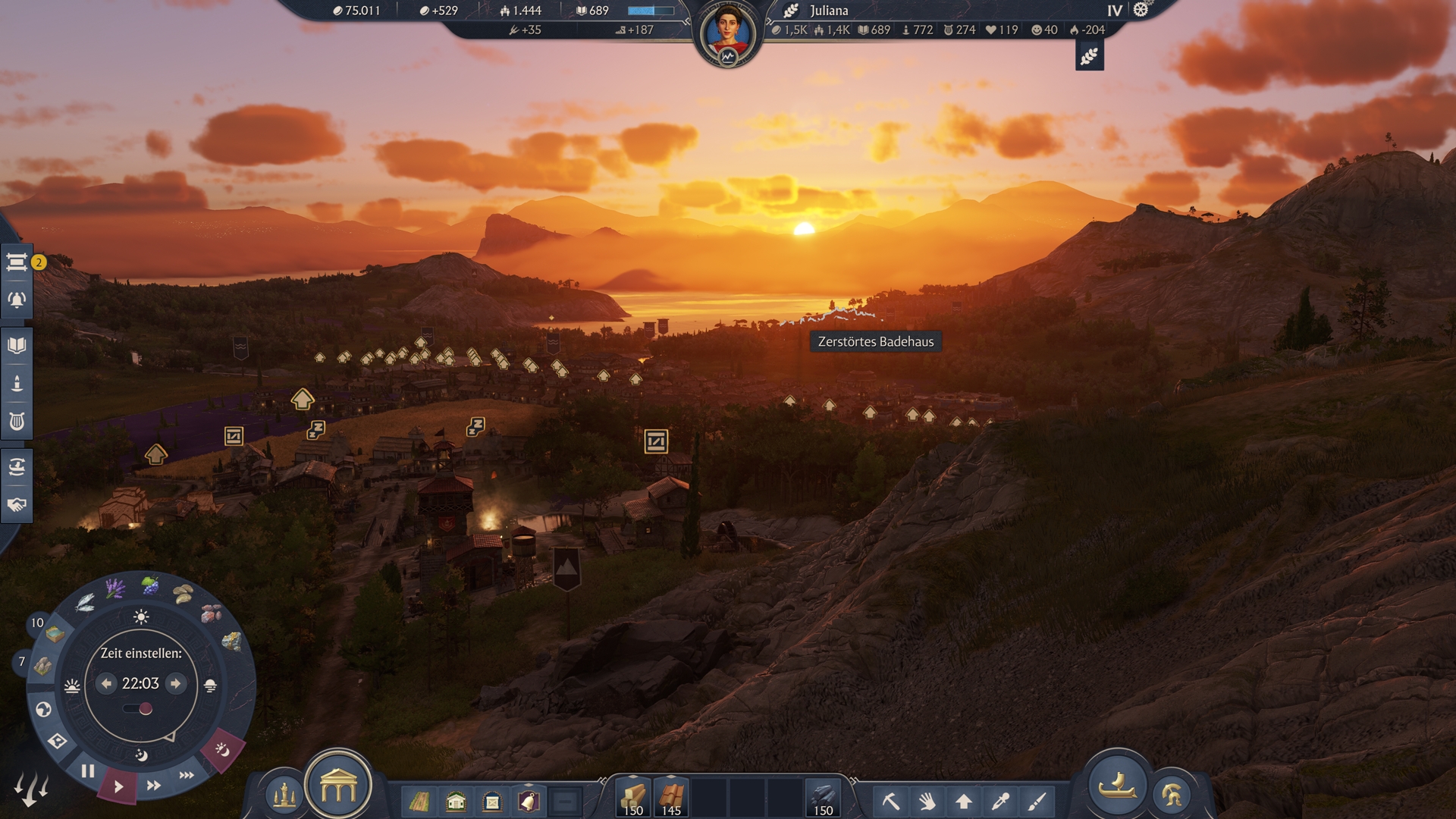Show the bell notifications panel
The image size is (1456, 819).
coord(17,300)
